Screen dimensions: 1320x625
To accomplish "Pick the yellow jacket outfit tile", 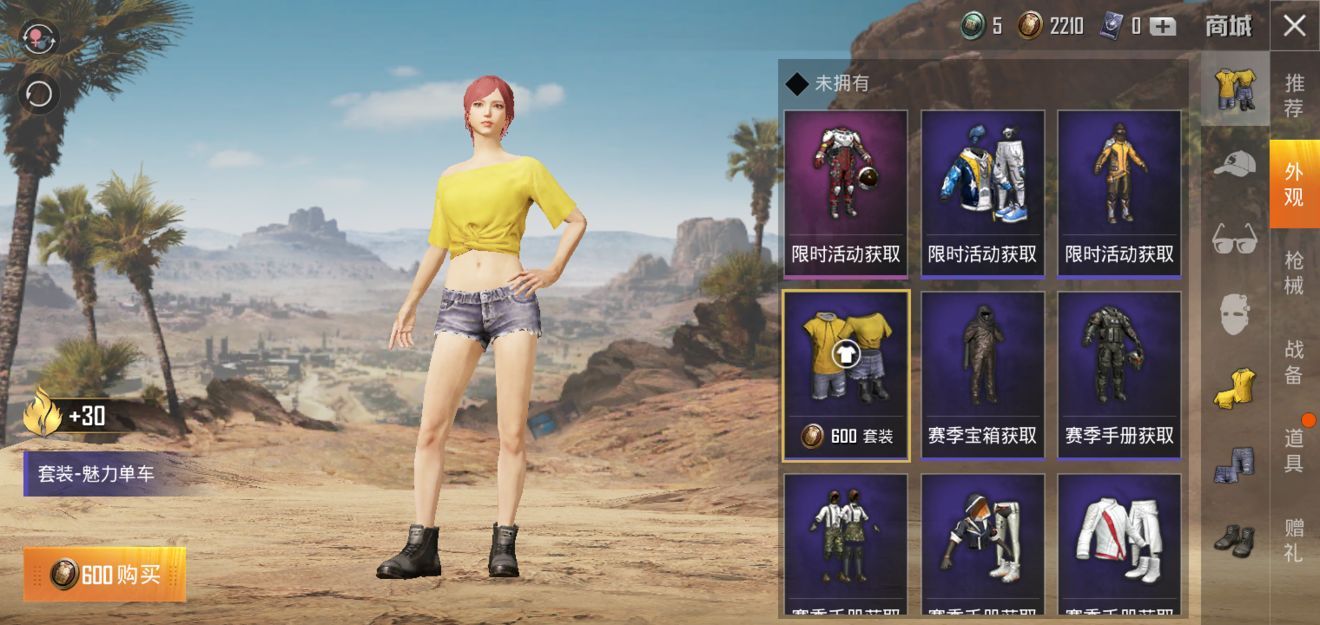I will pos(1119,193).
